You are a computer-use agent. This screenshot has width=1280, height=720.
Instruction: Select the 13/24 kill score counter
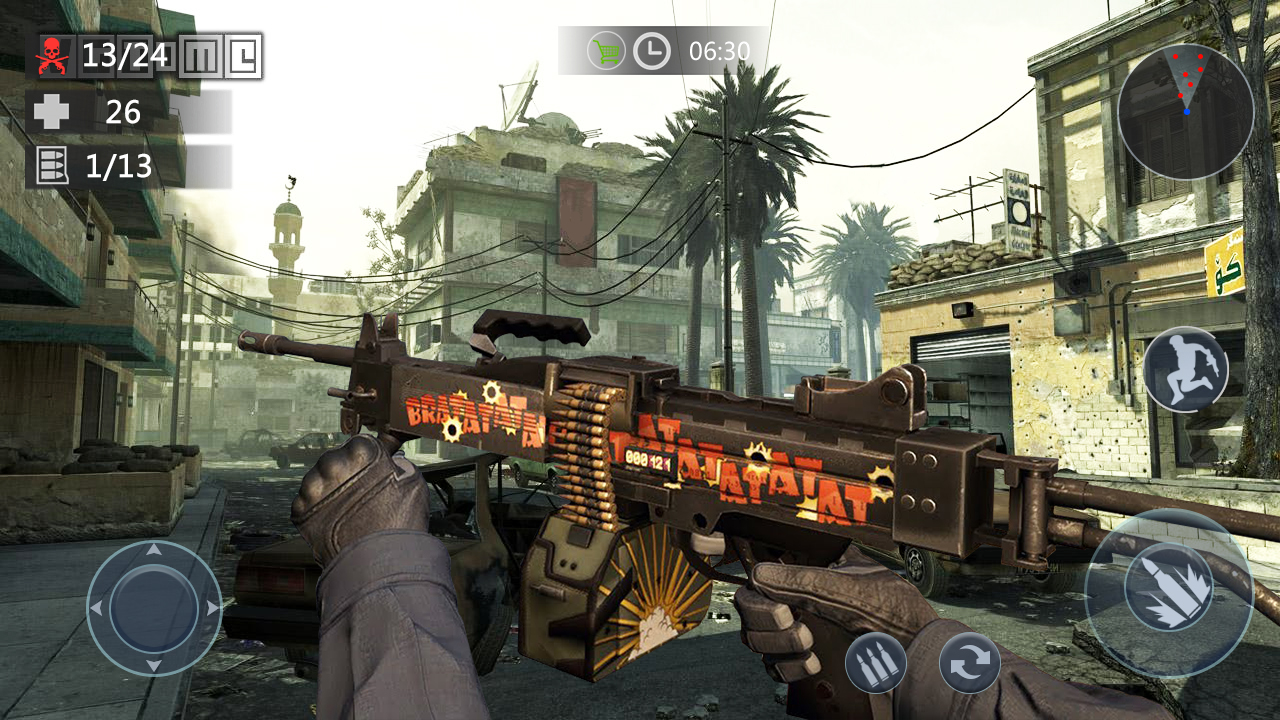pyautogui.click(x=126, y=54)
